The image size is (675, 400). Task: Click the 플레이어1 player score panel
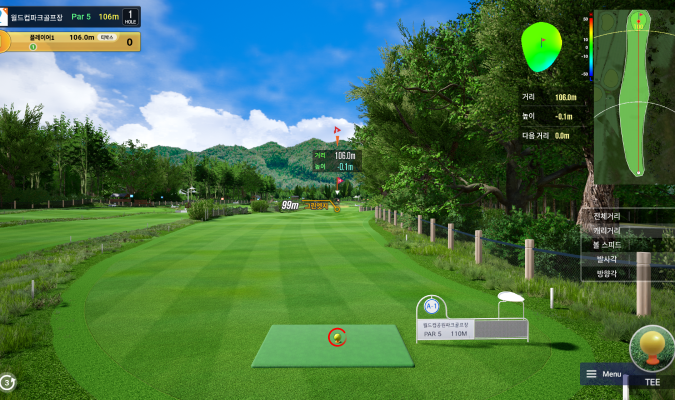pyautogui.click(x=70, y=41)
